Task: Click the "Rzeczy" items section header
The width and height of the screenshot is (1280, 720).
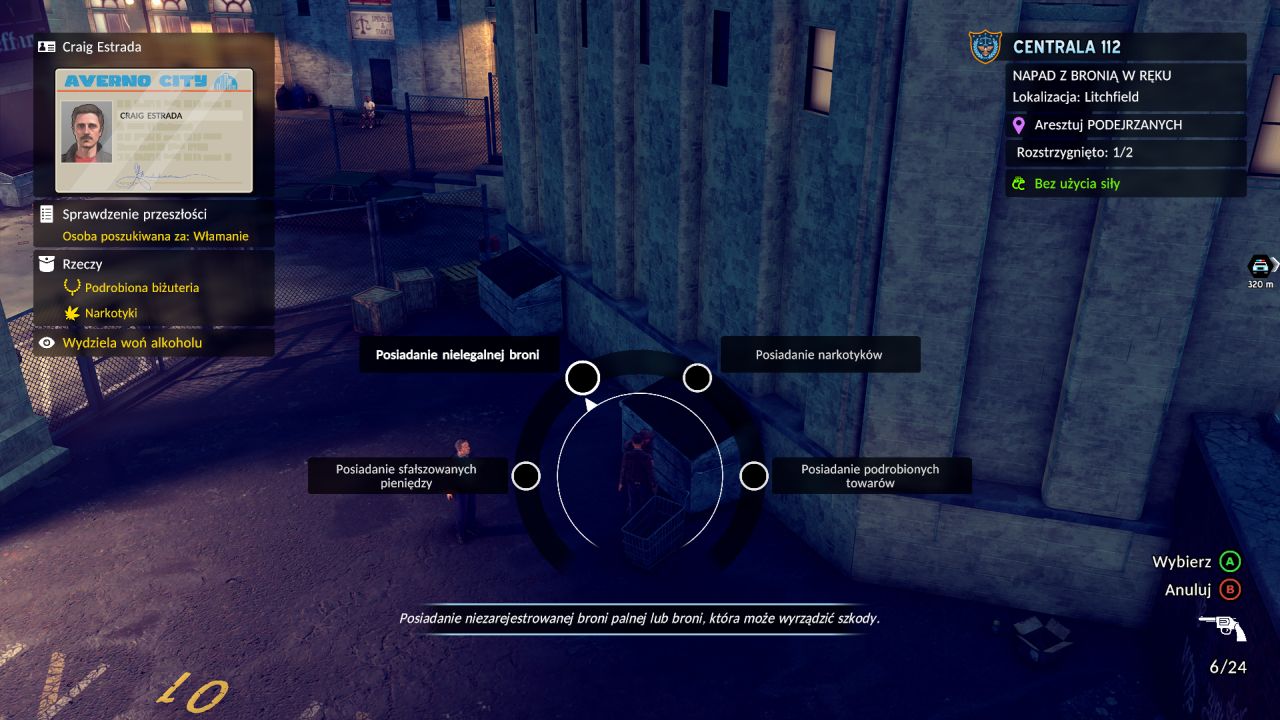Action: coord(82,264)
